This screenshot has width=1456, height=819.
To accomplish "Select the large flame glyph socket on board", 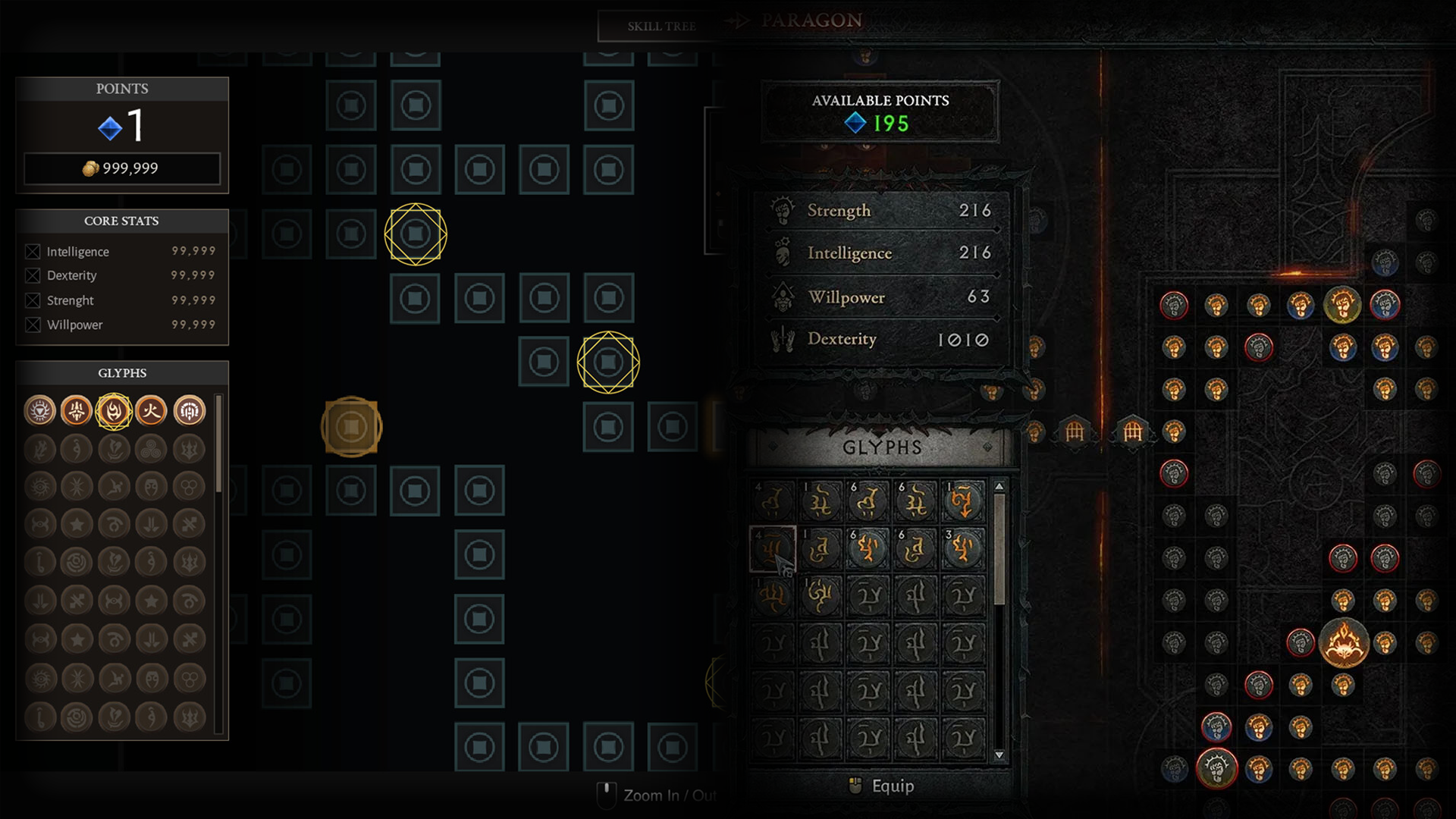I will (1343, 642).
